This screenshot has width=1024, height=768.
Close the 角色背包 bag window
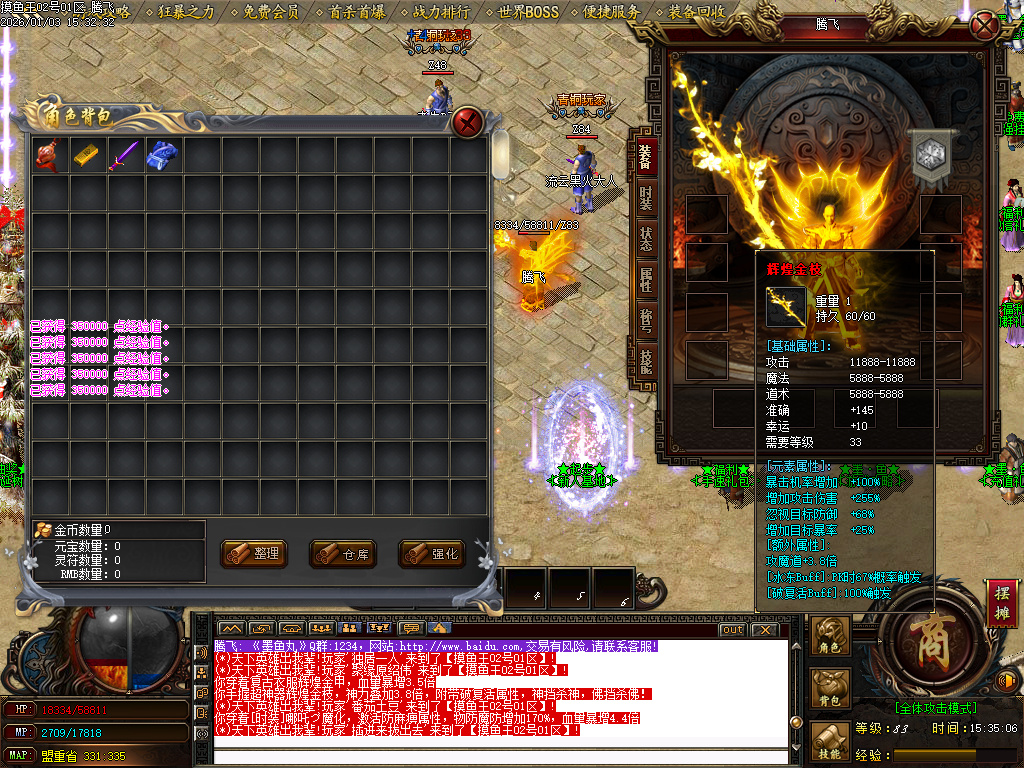pyautogui.click(x=467, y=123)
